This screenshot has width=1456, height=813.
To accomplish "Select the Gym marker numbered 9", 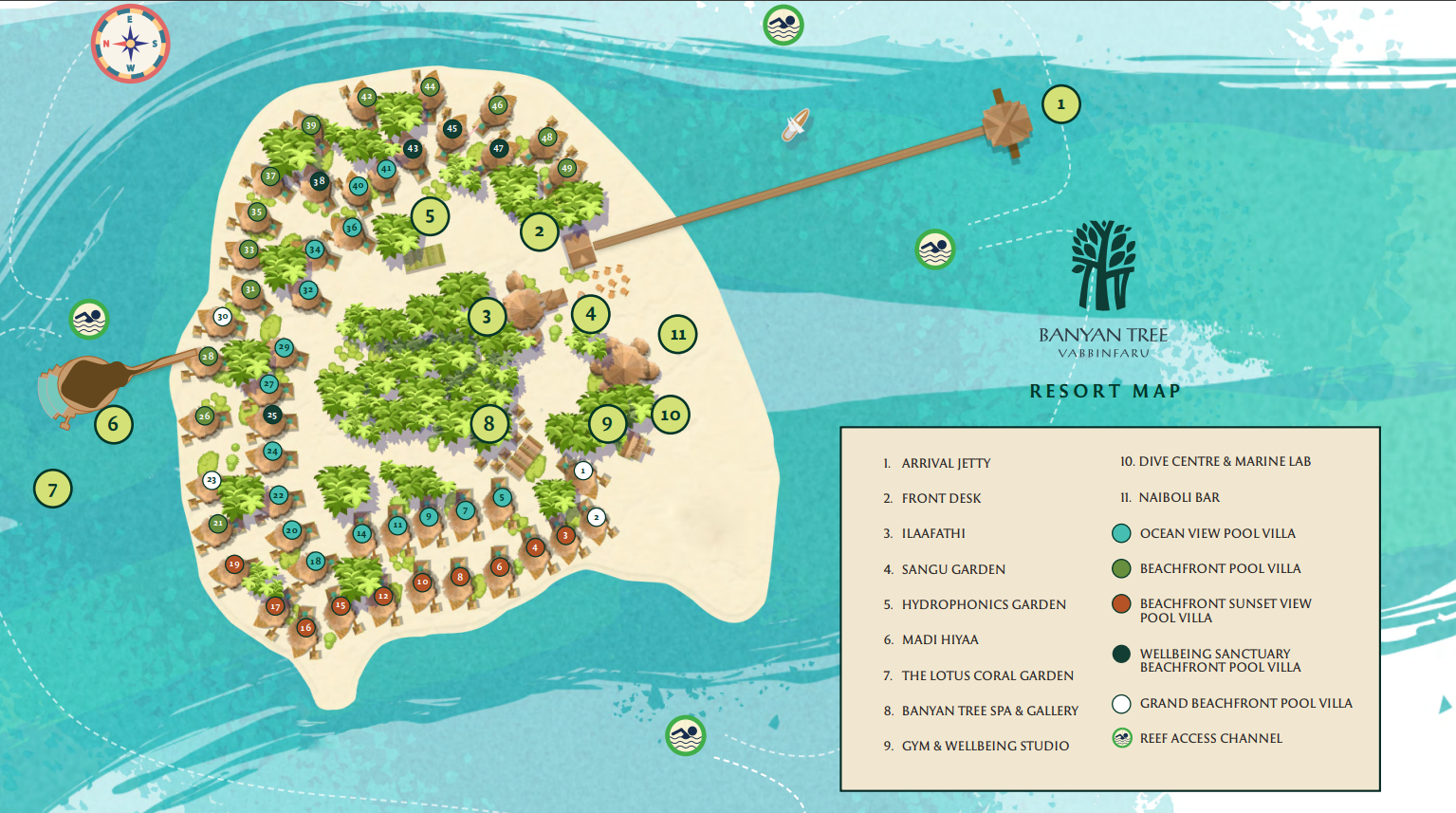I will [x=607, y=423].
